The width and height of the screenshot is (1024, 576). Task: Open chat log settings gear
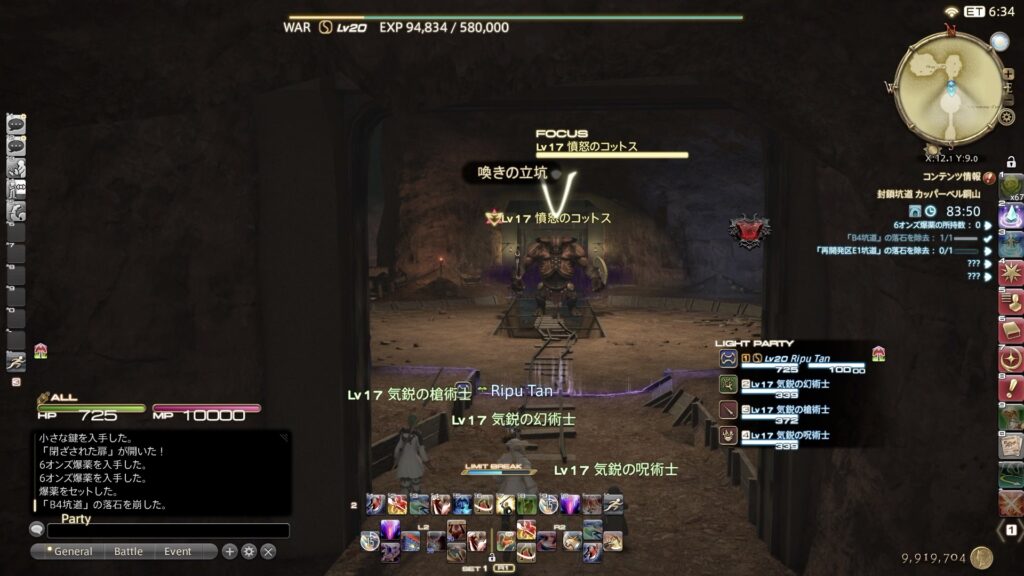coord(249,551)
